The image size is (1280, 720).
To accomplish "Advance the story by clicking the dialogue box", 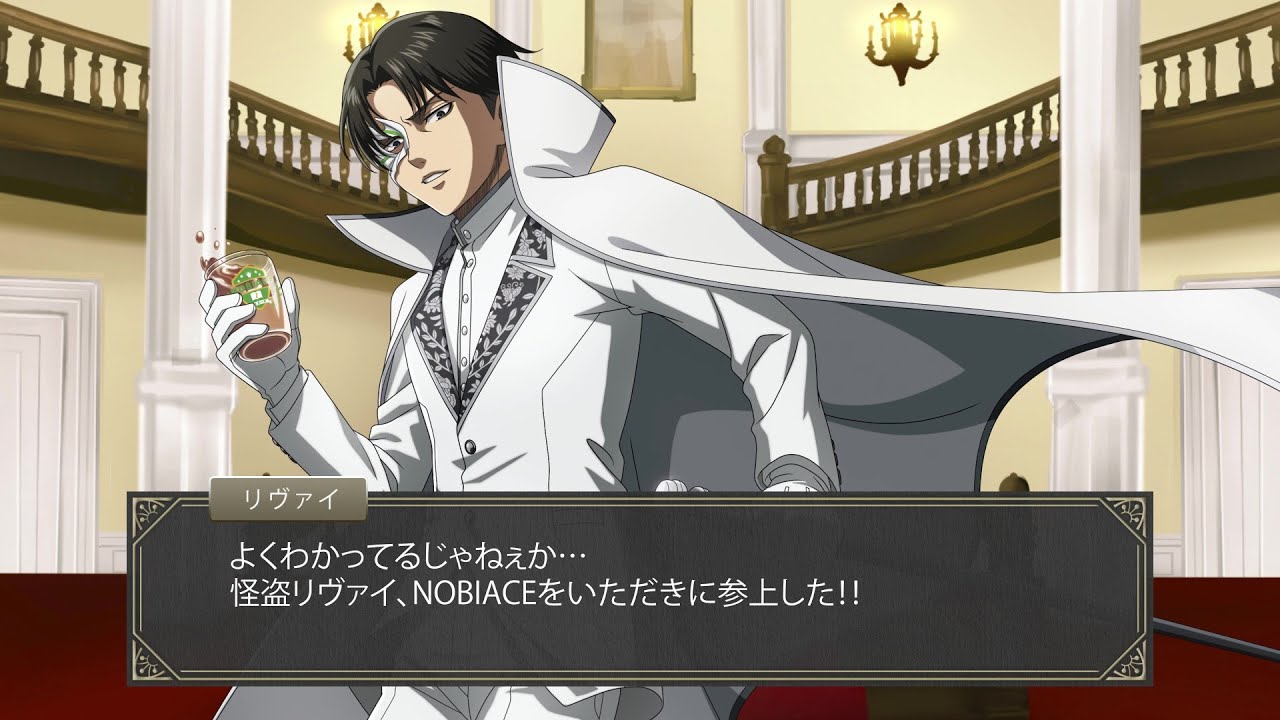I will pos(640,588).
